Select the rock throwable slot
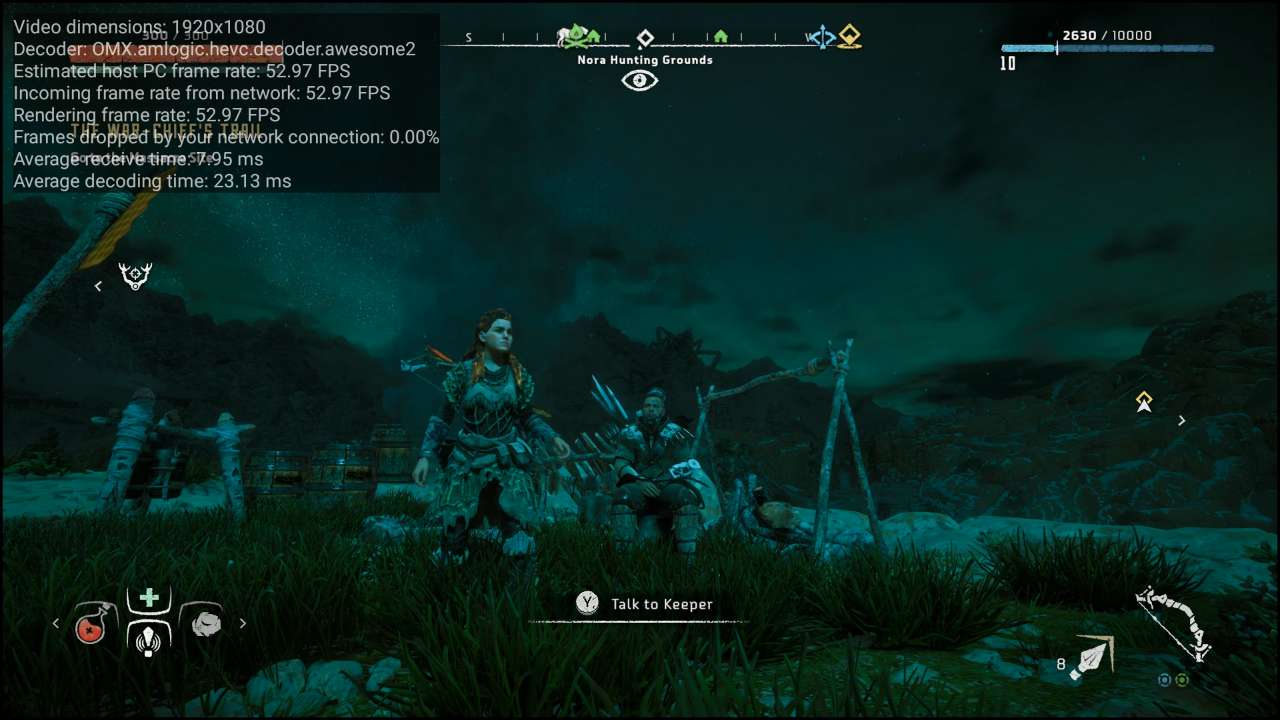 point(206,623)
